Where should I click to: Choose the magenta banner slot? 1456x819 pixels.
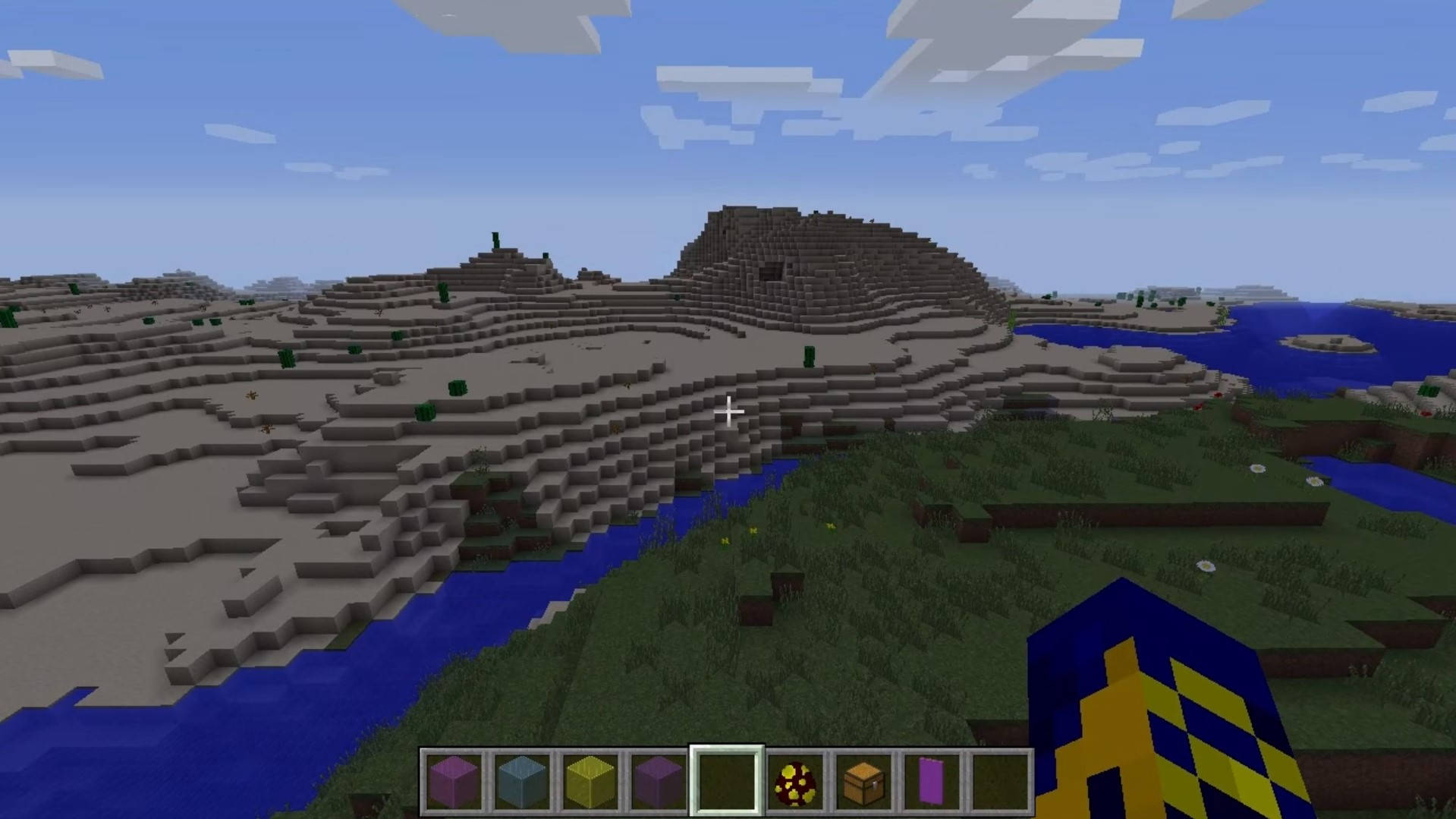[x=931, y=782]
